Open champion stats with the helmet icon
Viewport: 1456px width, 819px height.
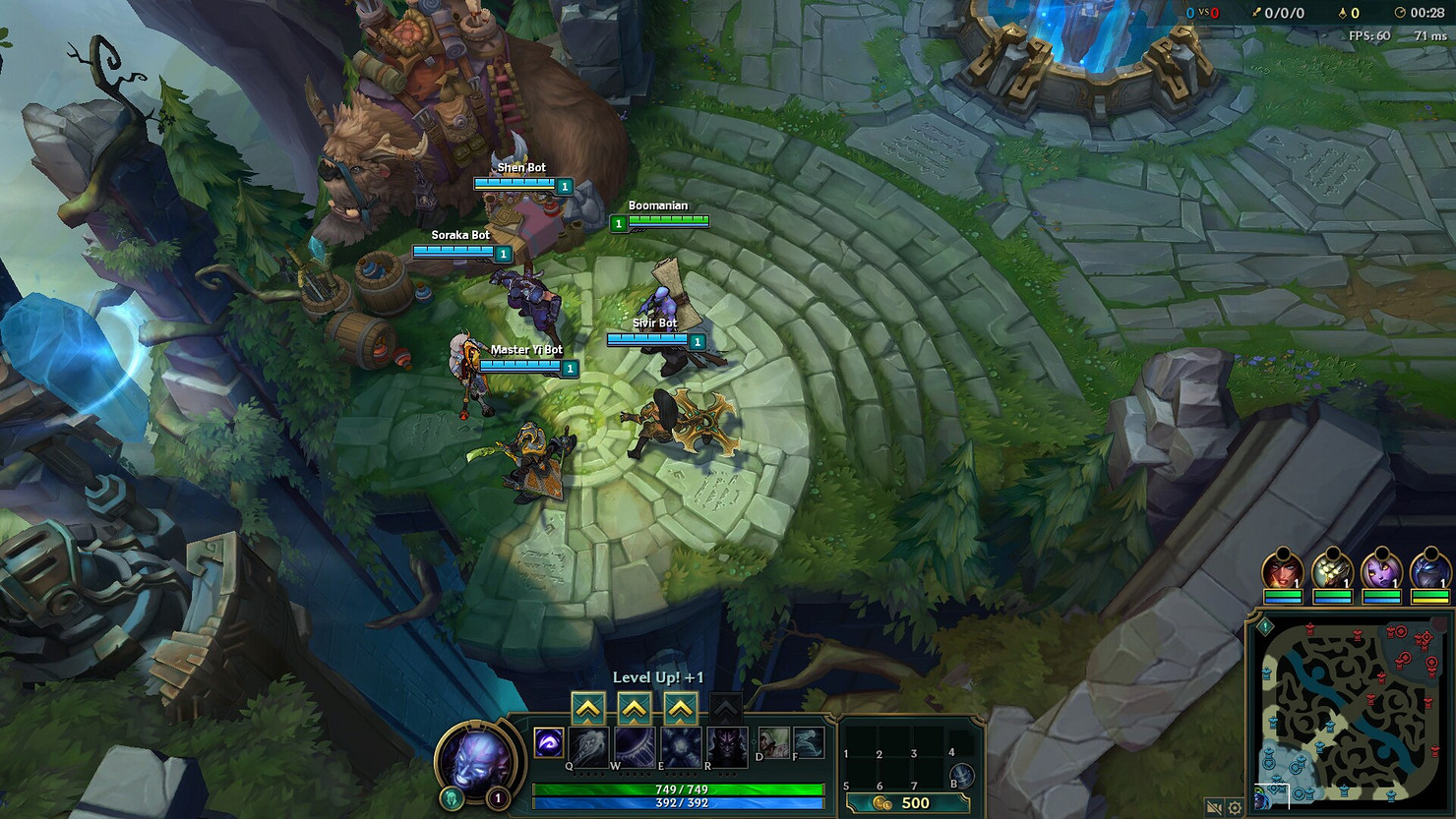pos(452,797)
